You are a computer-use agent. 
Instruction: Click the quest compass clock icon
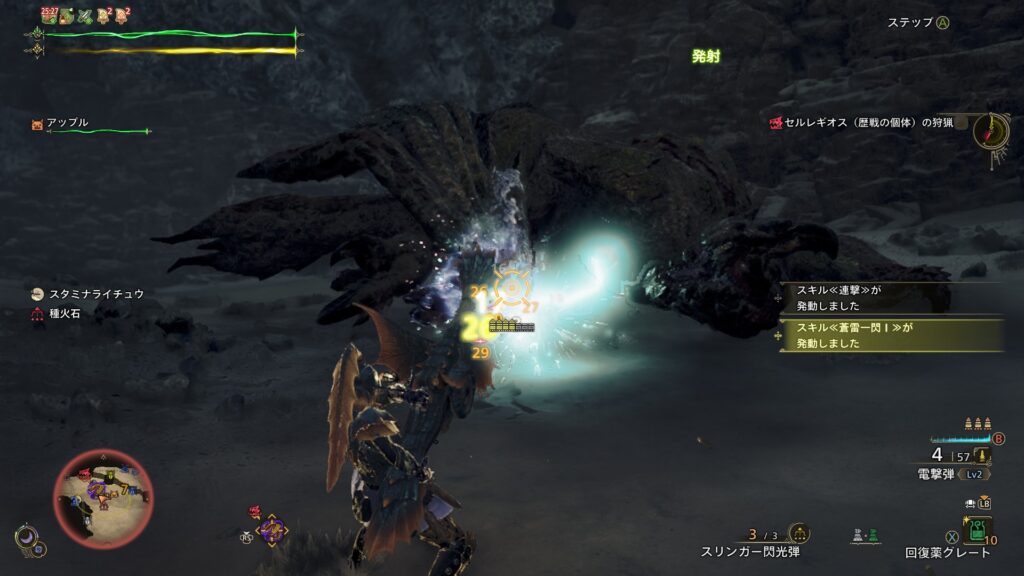tap(990, 130)
